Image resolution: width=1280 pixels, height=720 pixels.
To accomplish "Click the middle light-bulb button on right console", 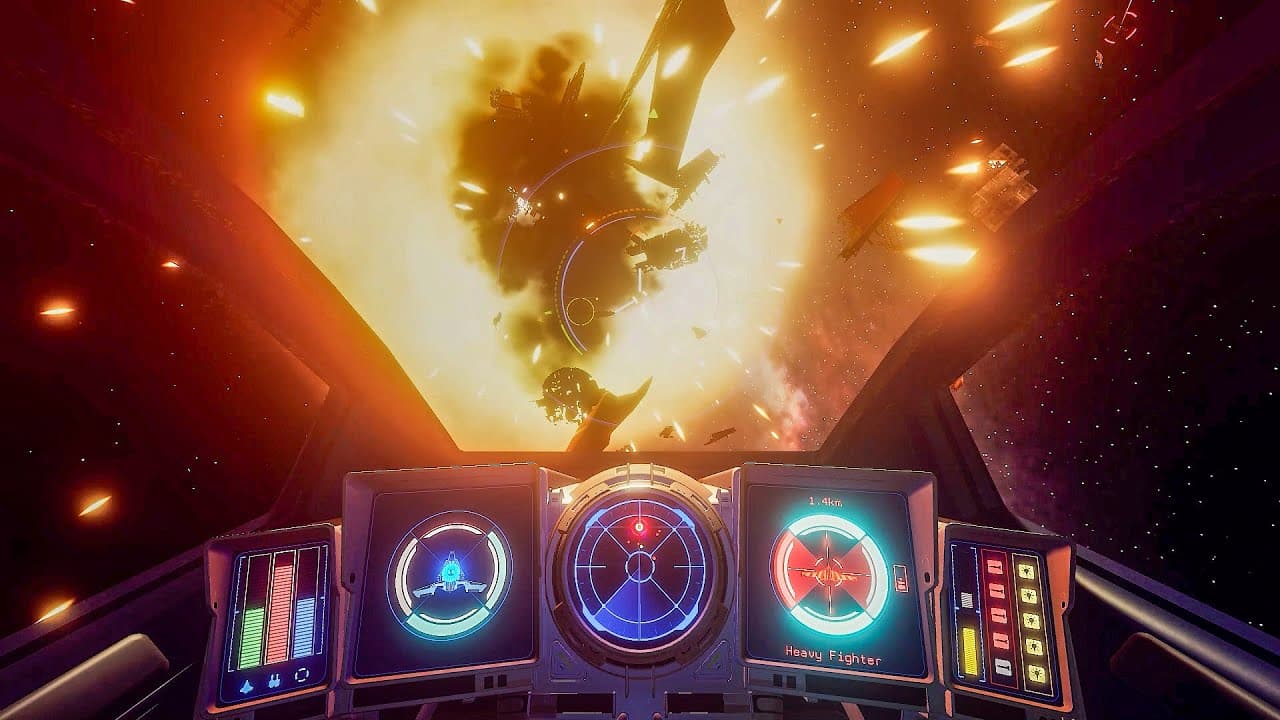I will coord(1033,618).
